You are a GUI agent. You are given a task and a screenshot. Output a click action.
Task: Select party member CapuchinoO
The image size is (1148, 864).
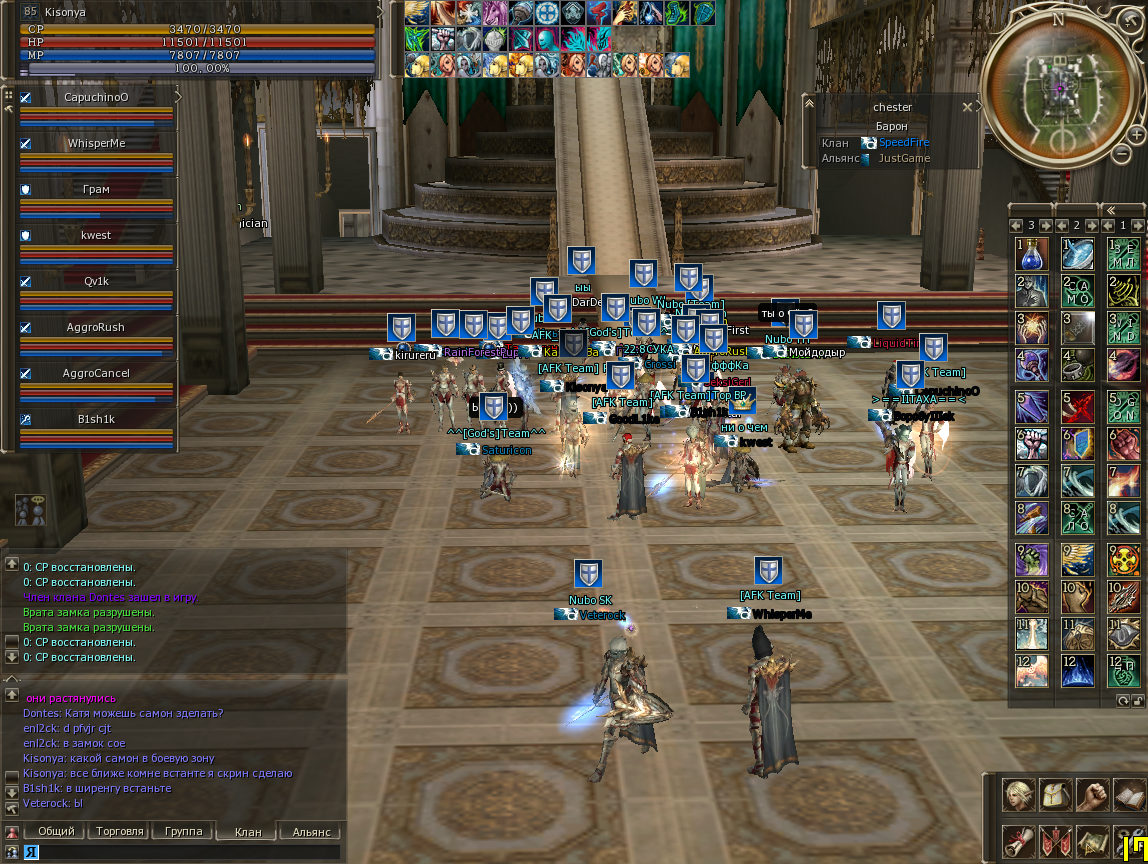point(96,97)
